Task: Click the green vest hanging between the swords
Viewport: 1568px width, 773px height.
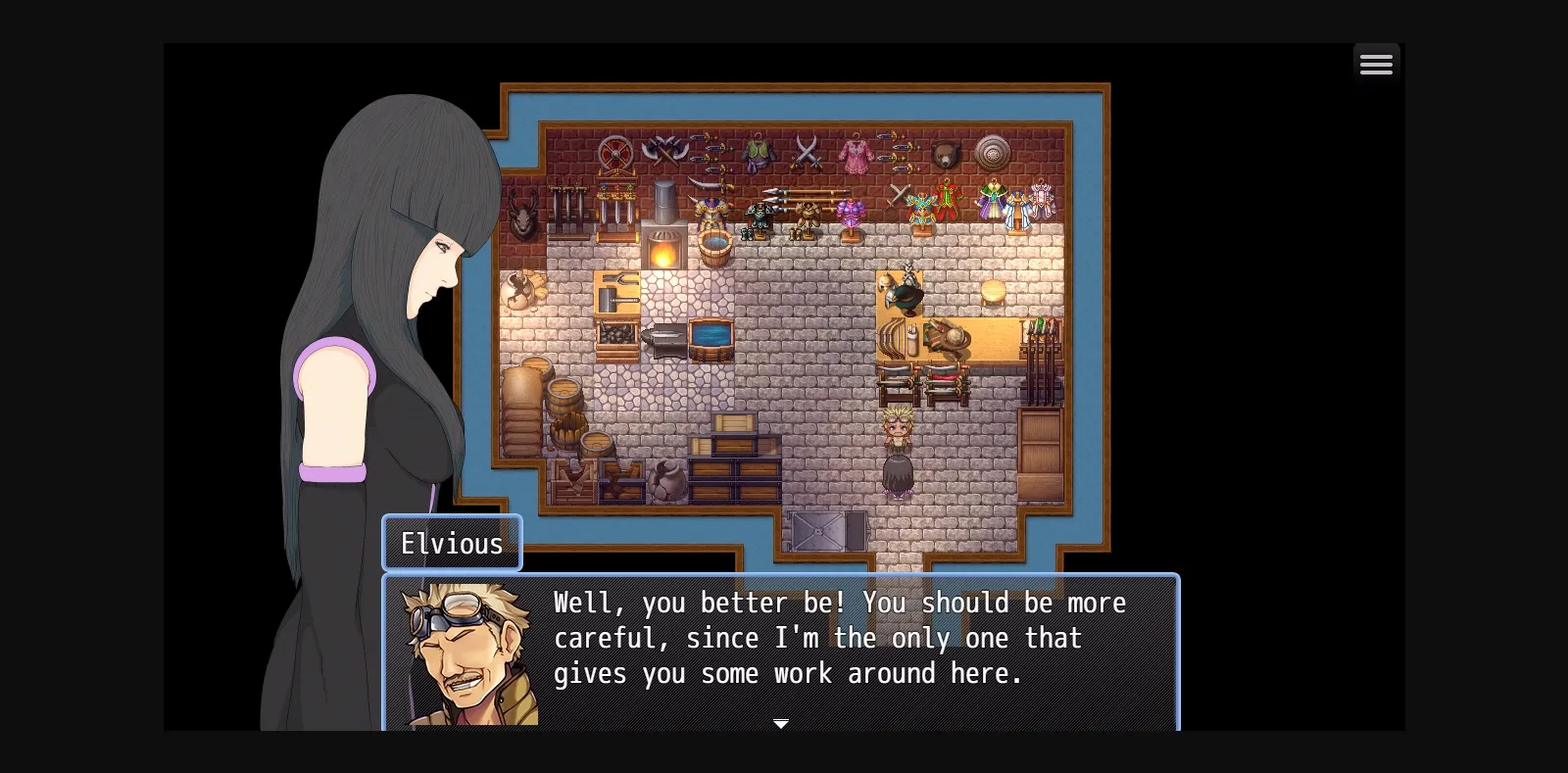Action: tap(757, 152)
